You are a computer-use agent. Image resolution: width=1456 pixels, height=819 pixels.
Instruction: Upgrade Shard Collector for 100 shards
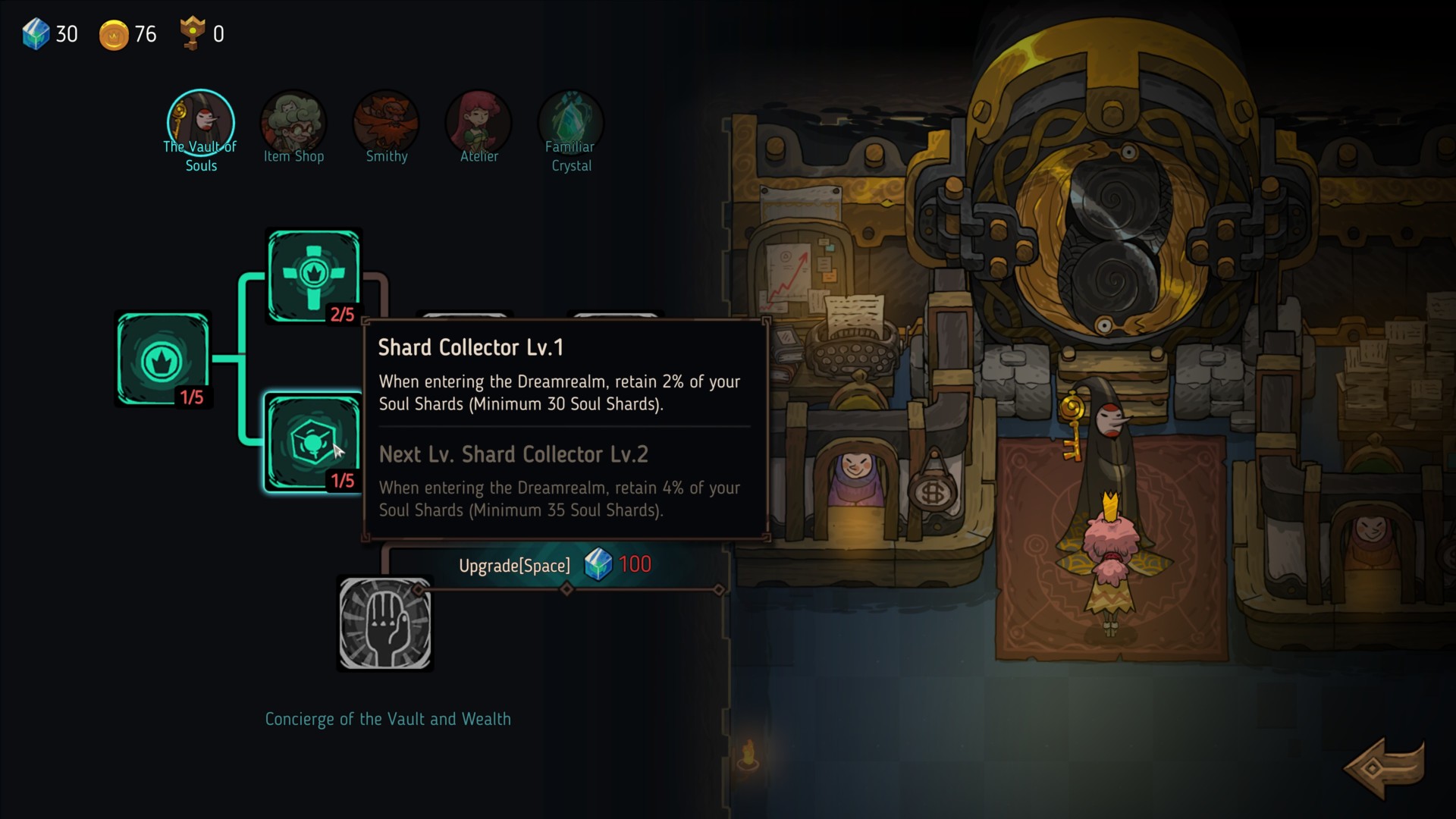tap(554, 565)
